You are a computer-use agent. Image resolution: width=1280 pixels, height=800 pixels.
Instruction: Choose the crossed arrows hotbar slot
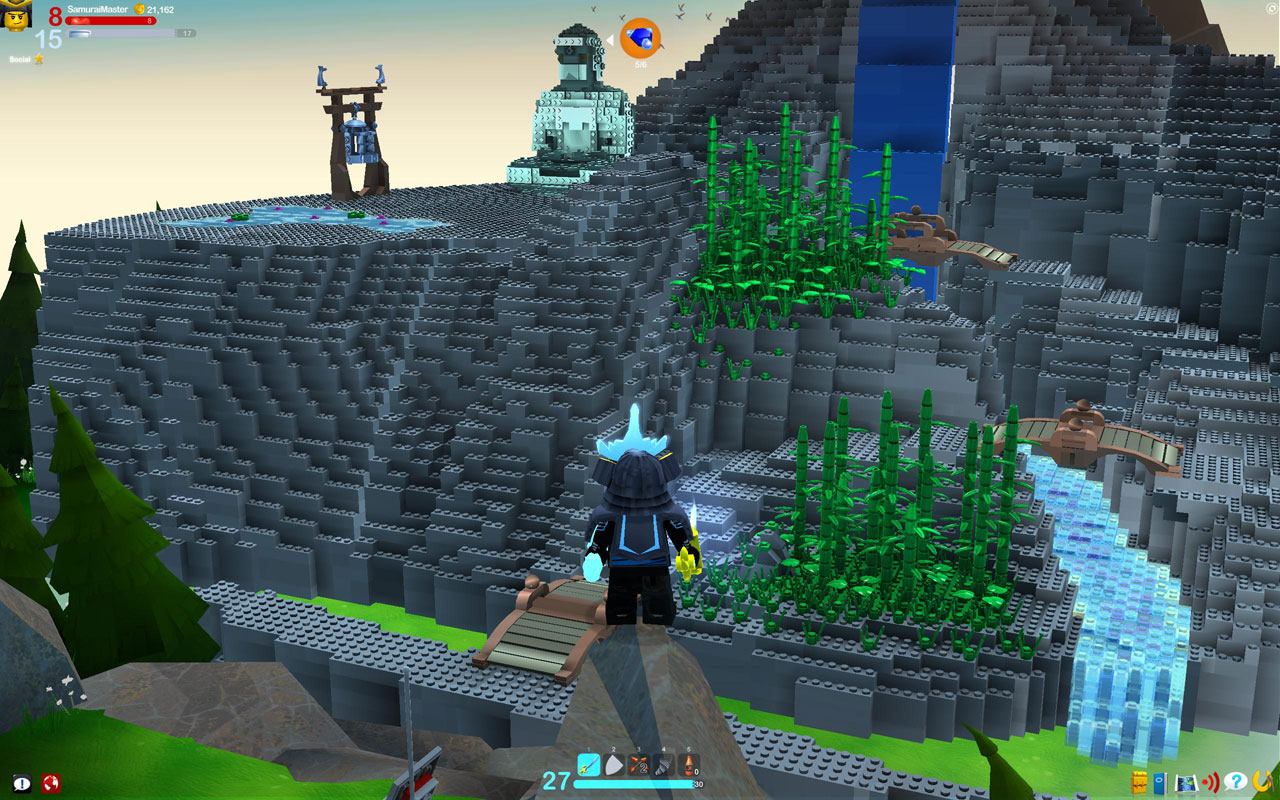point(637,766)
